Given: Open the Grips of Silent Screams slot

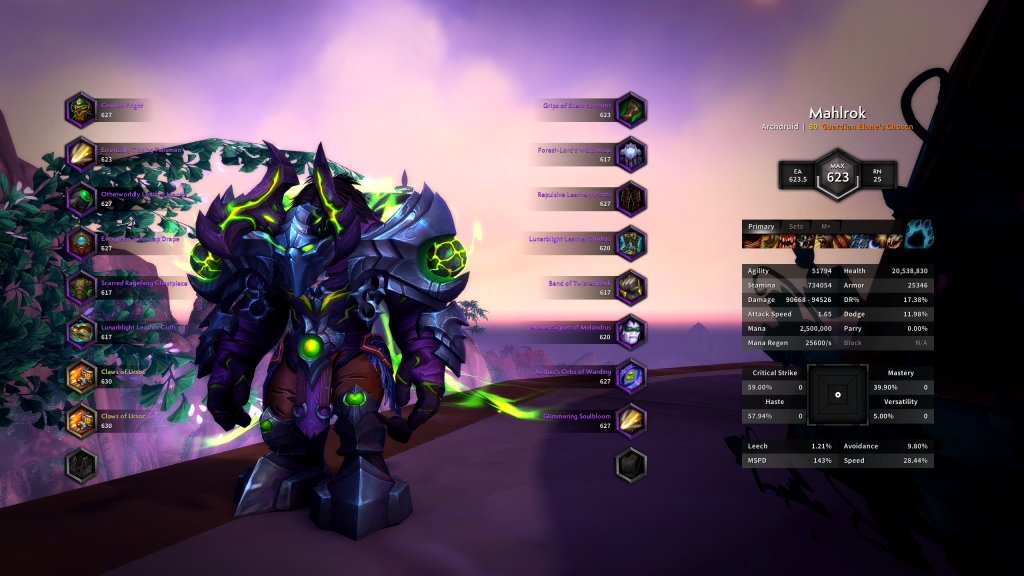Looking at the screenshot, I should (631, 109).
